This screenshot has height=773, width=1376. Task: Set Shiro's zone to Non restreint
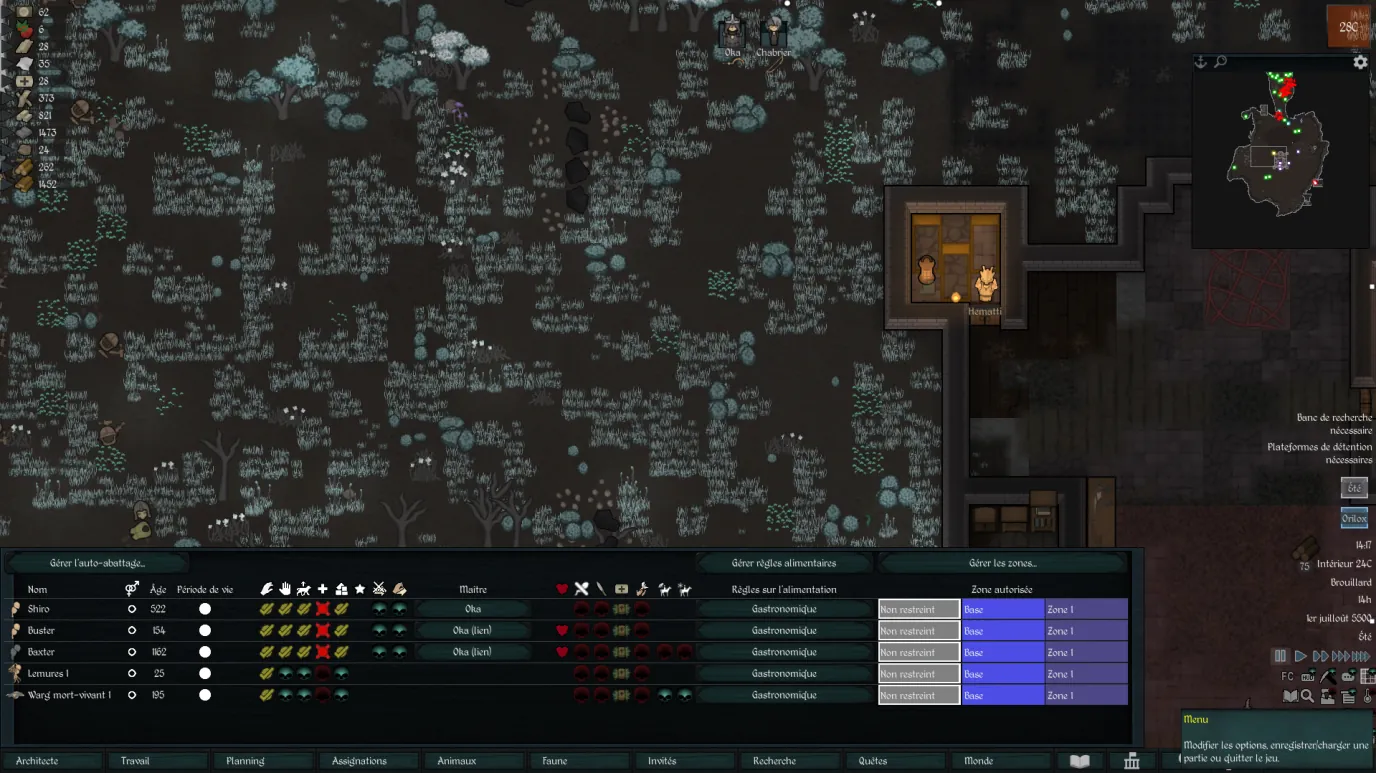918,609
